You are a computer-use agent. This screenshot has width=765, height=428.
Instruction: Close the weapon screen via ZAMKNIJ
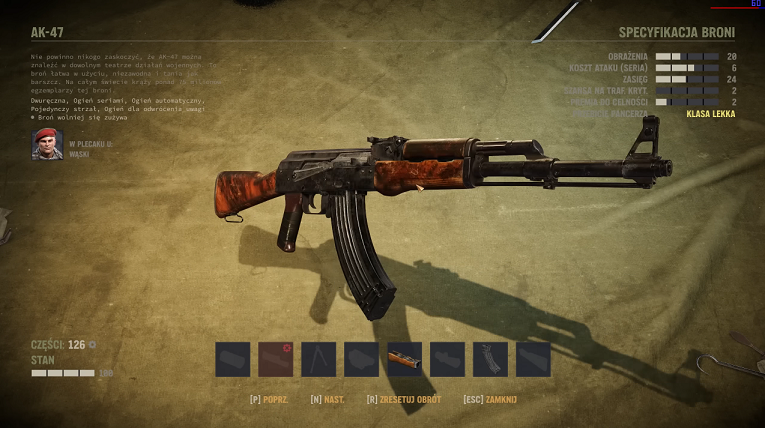[490, 399]
